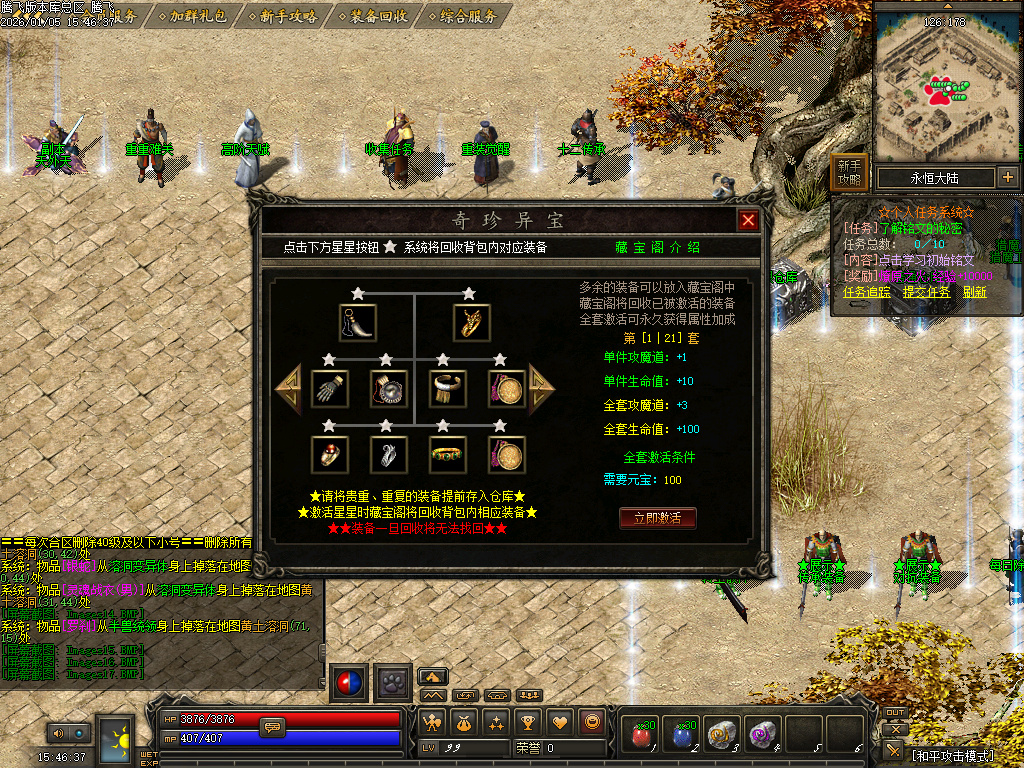Image resolution: width=1024 pixels, height=768 pixels.
Task: Select the black glove treasure slot
Action: pyautogui.click(x=328, y=388)
